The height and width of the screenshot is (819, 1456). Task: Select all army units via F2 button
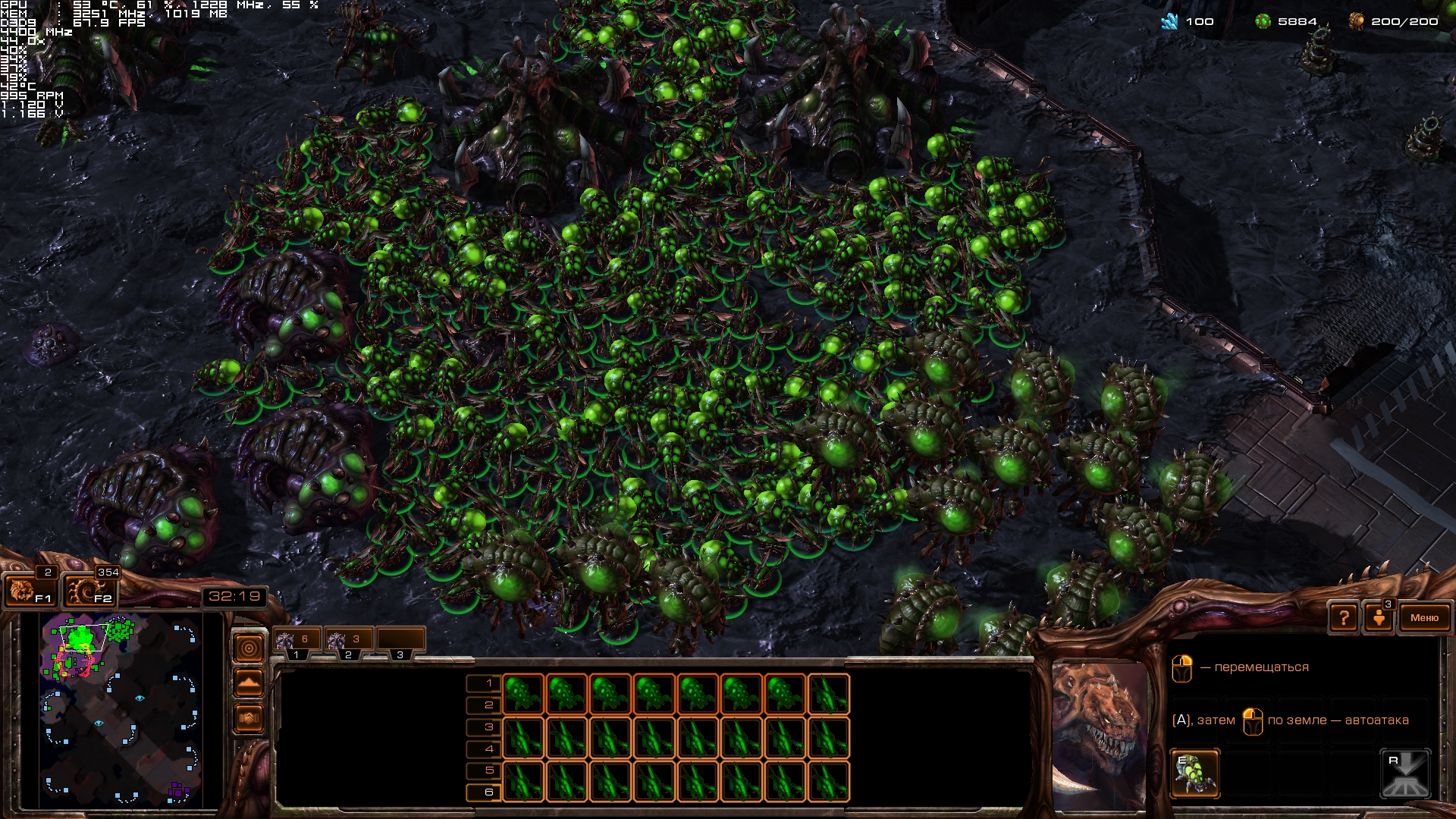point(89,590)
